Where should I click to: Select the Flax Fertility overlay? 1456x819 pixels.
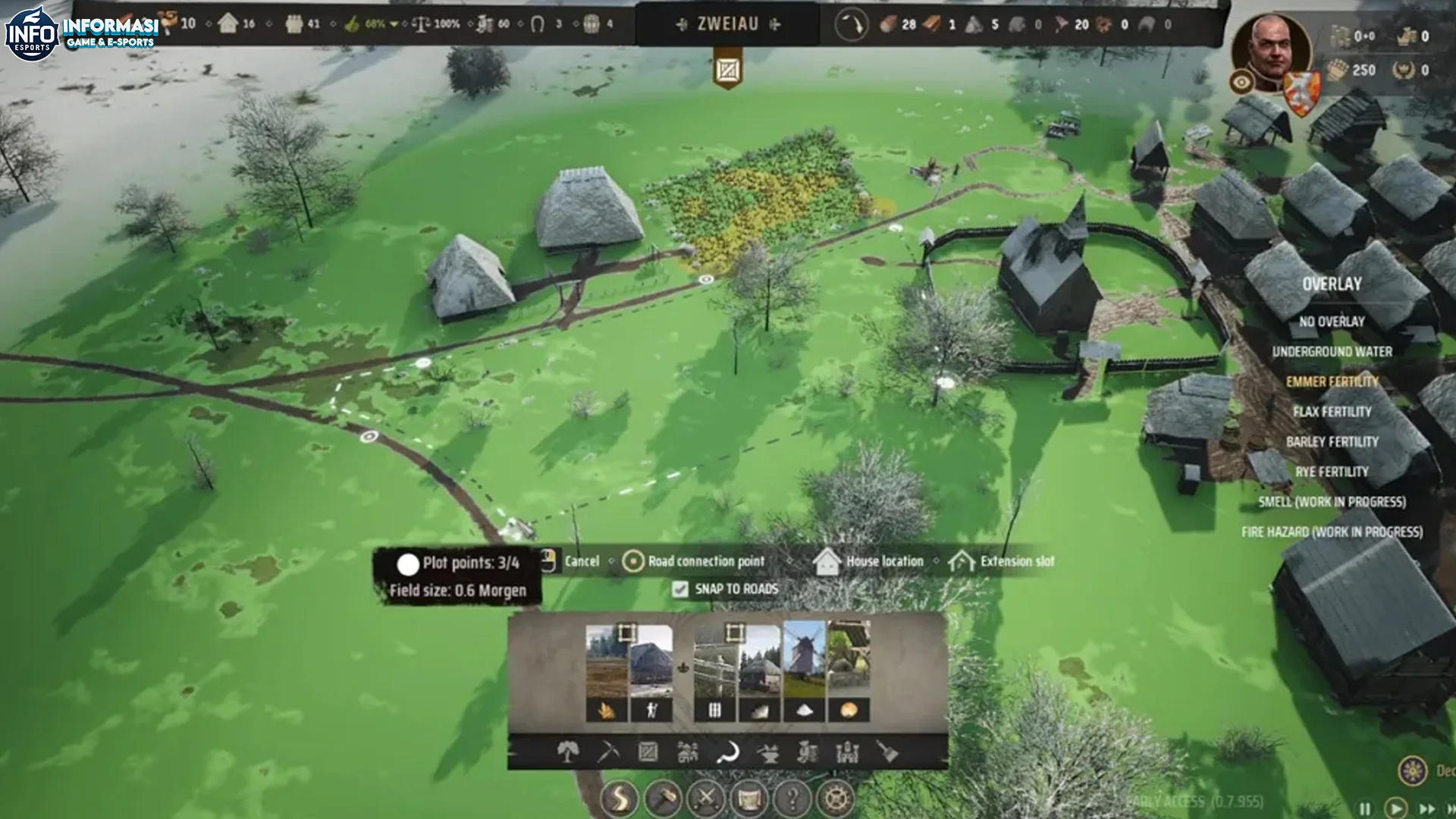tap(1332, 412)
